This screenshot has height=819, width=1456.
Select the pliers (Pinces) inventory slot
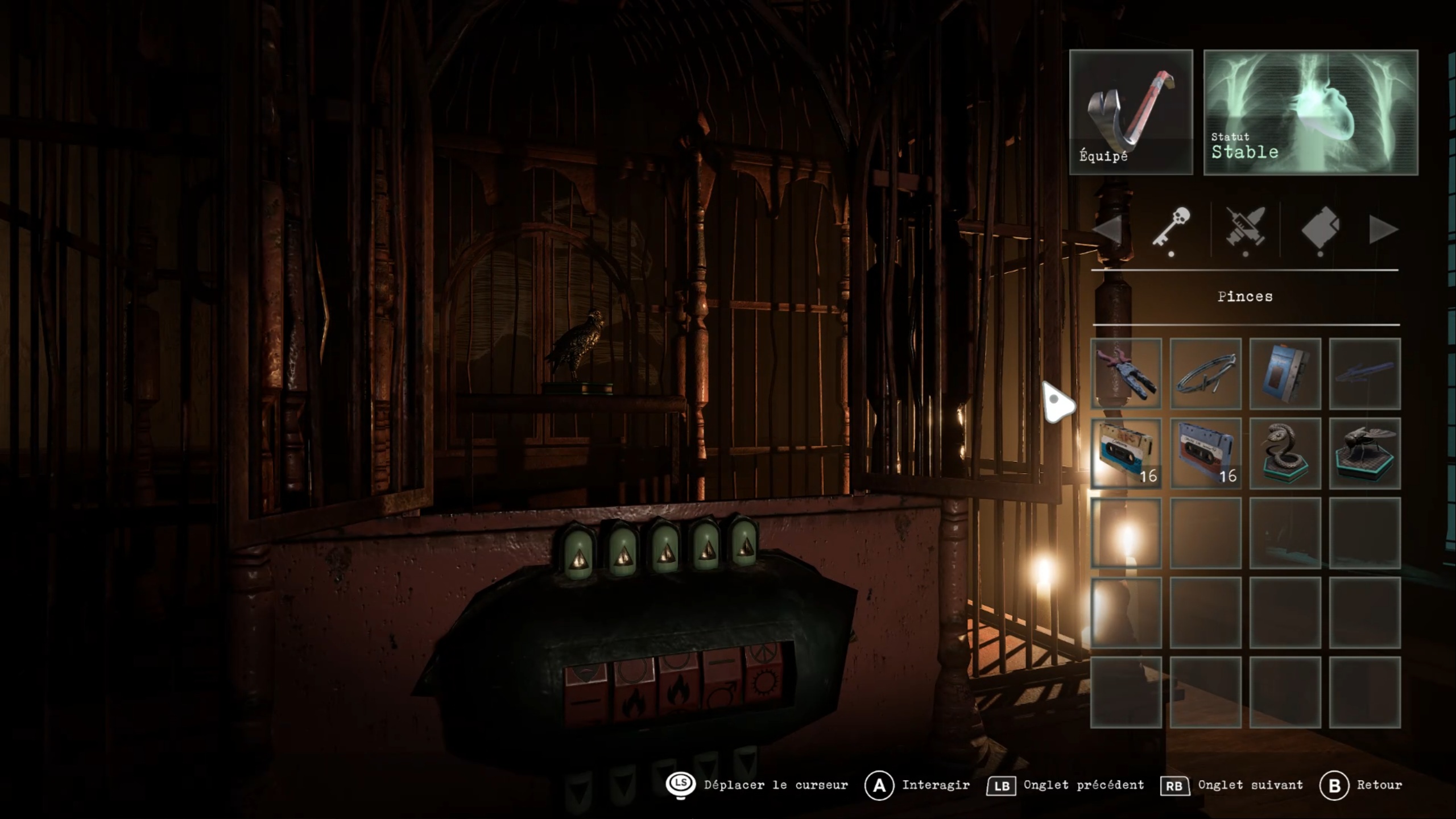click(1126, 374)
